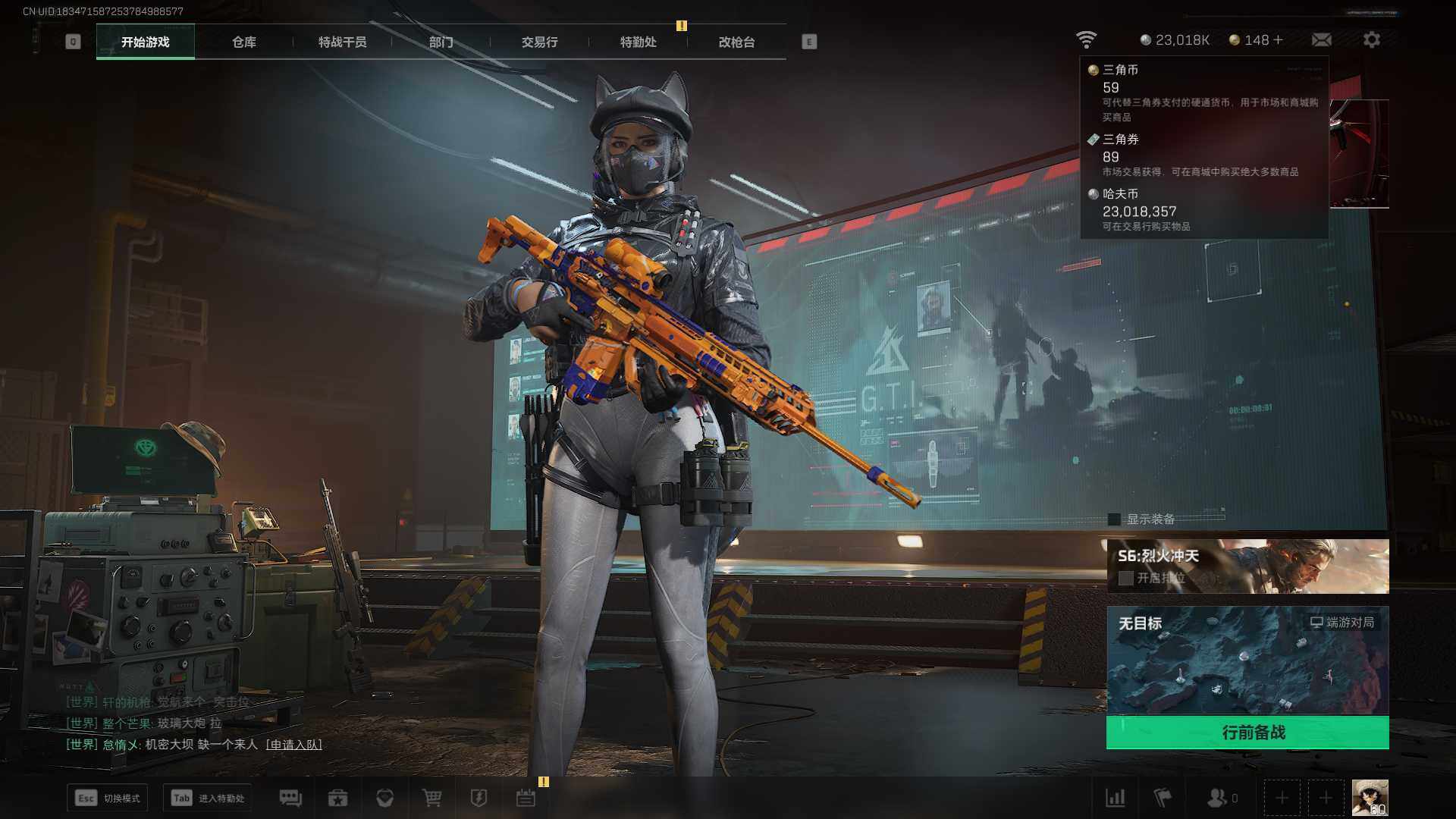Open the shopping cart store icon
The image size is (1456, 819).
[431, 798]
